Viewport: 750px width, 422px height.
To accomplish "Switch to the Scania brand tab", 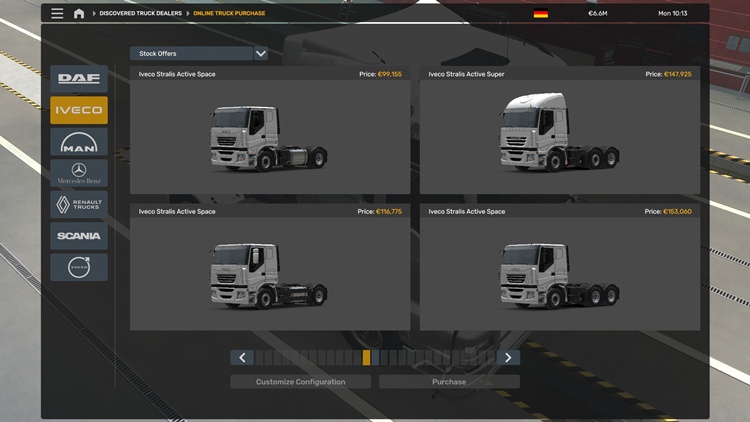I will (79, 236).
